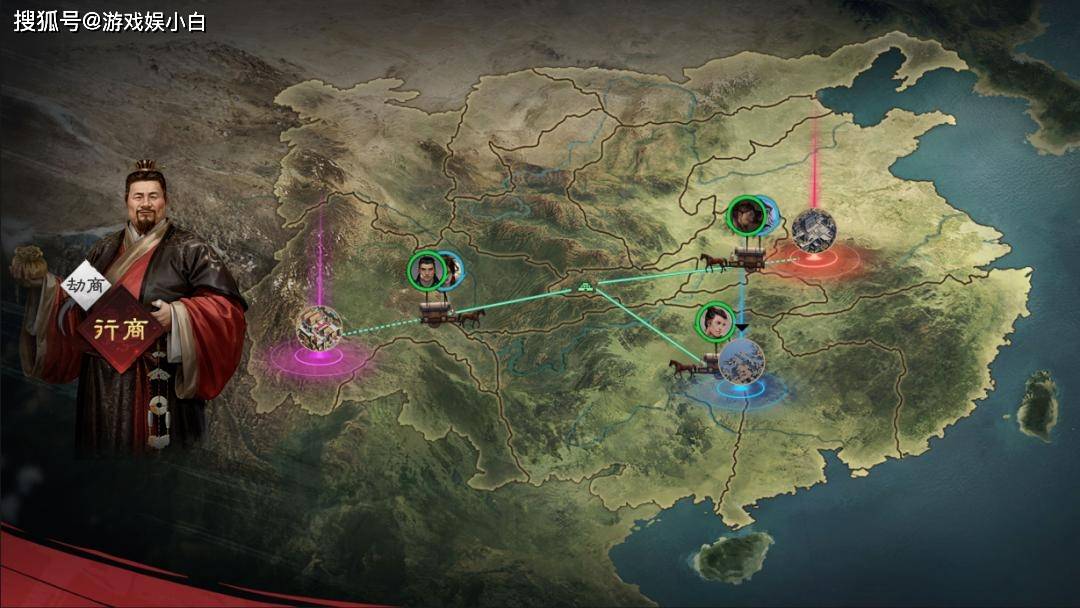Select the female hero portrait near blue city
The height and width of the screenshot is (608, 1080).
click(x=714, y=320)
